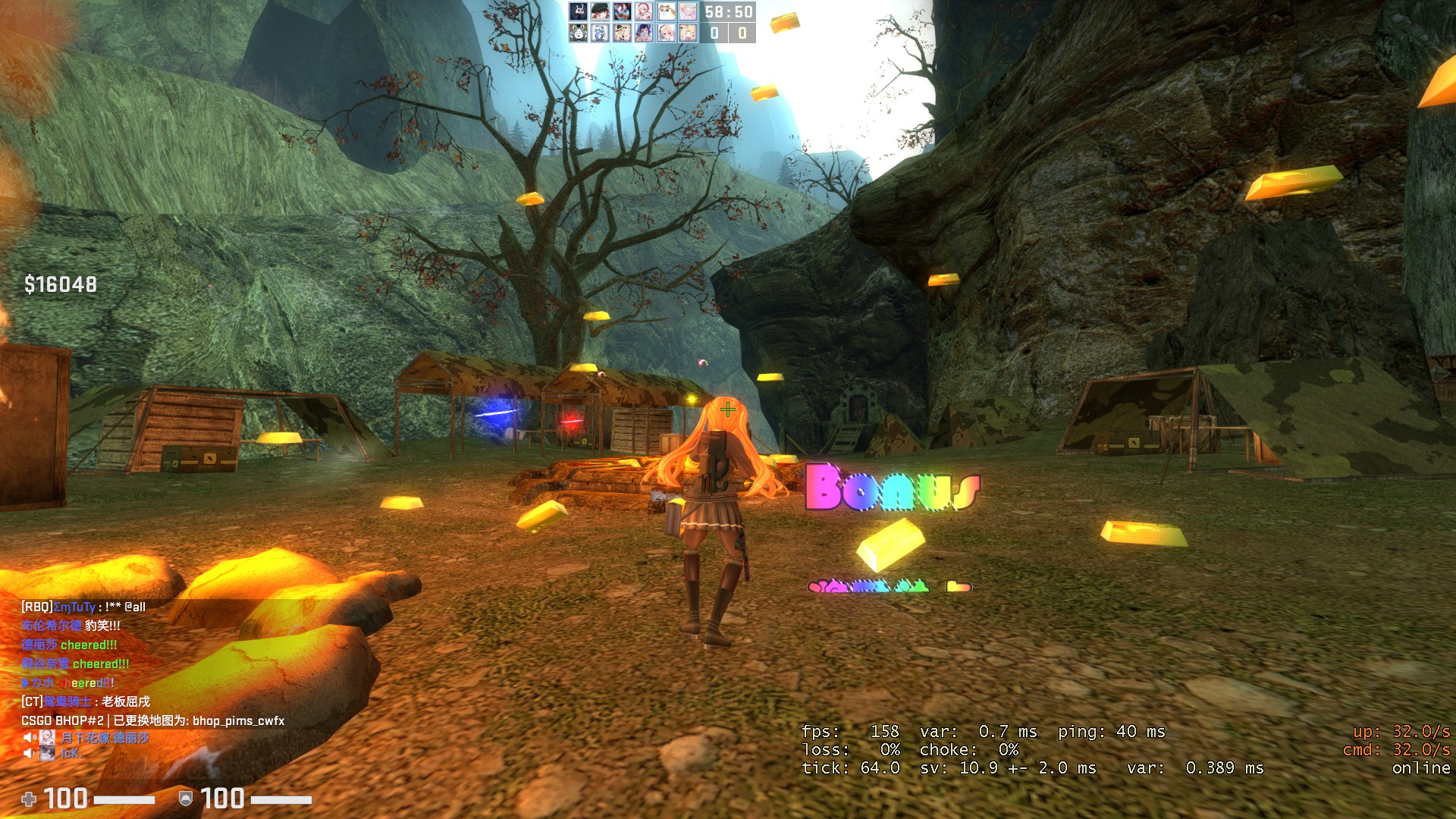
Task: Click the grey-and-white dog player avatar
Action: (x=579, y=33)
